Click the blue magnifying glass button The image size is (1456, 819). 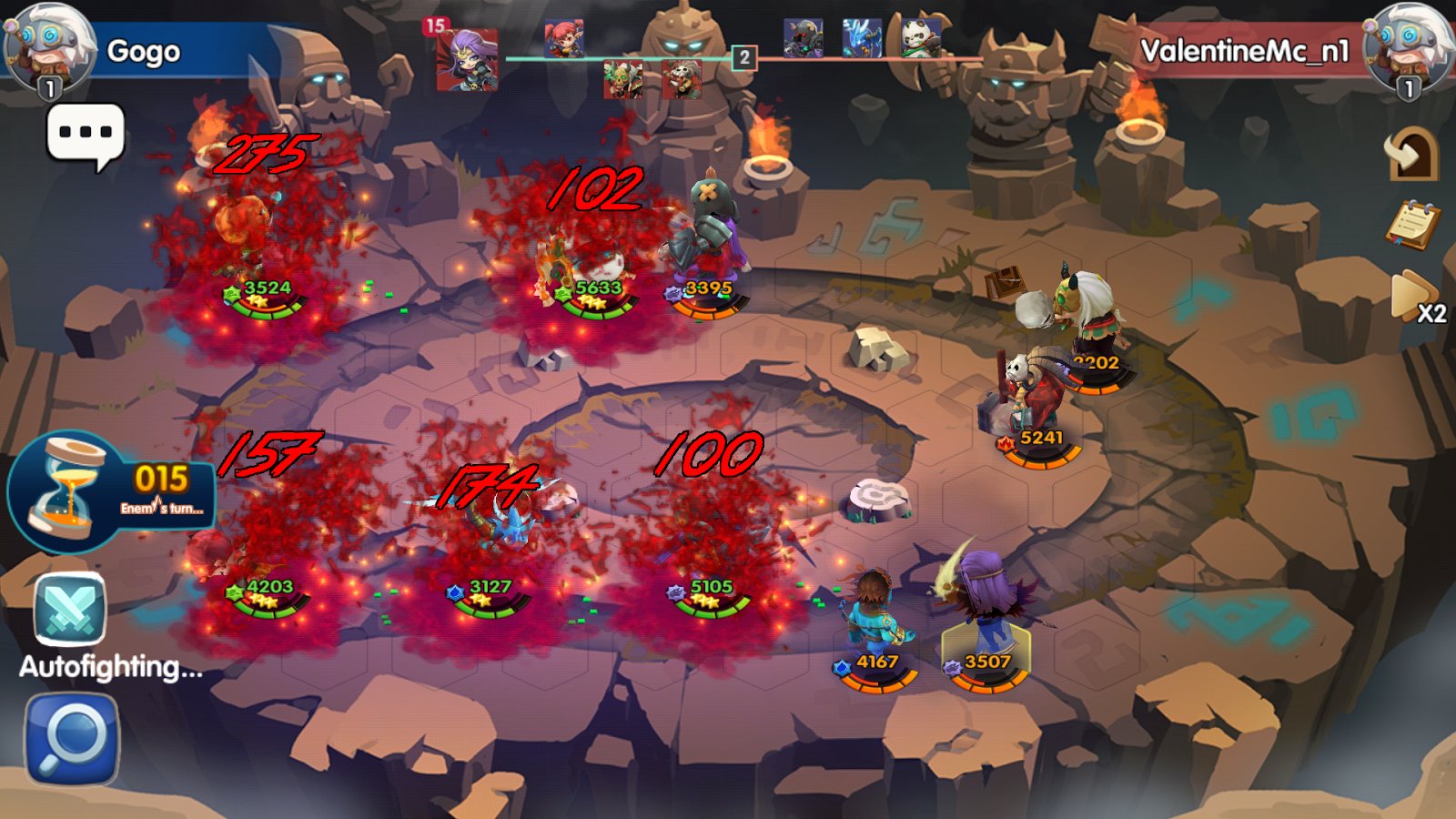[72, 739]
